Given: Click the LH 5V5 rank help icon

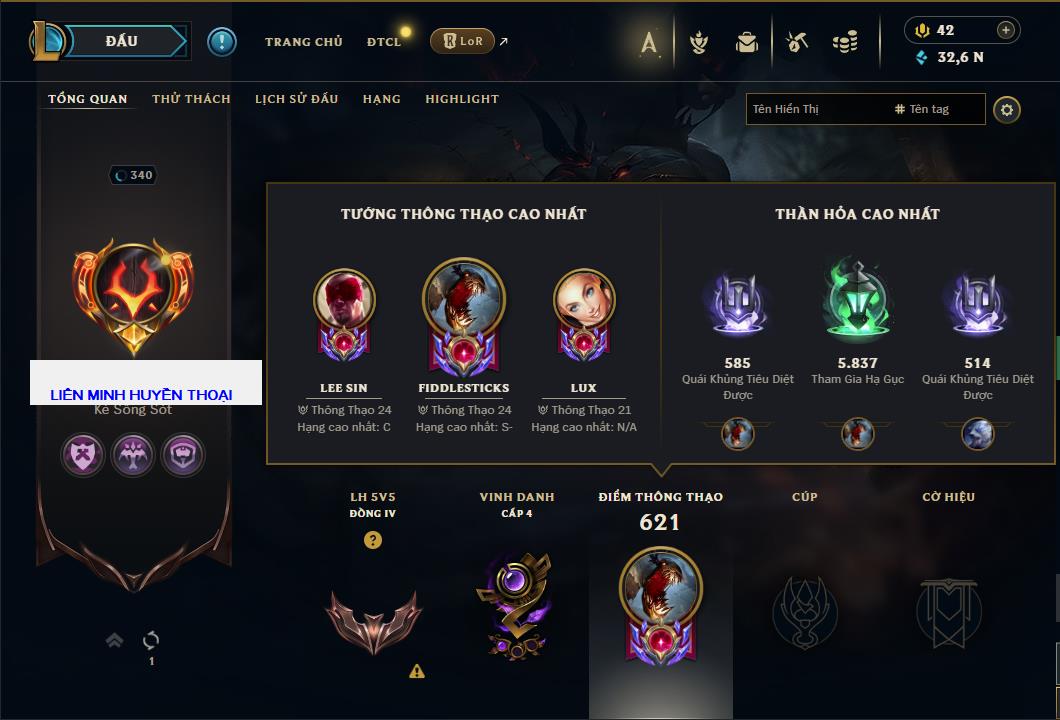Looking at the screenshot, I should click(x=373, y=541).
